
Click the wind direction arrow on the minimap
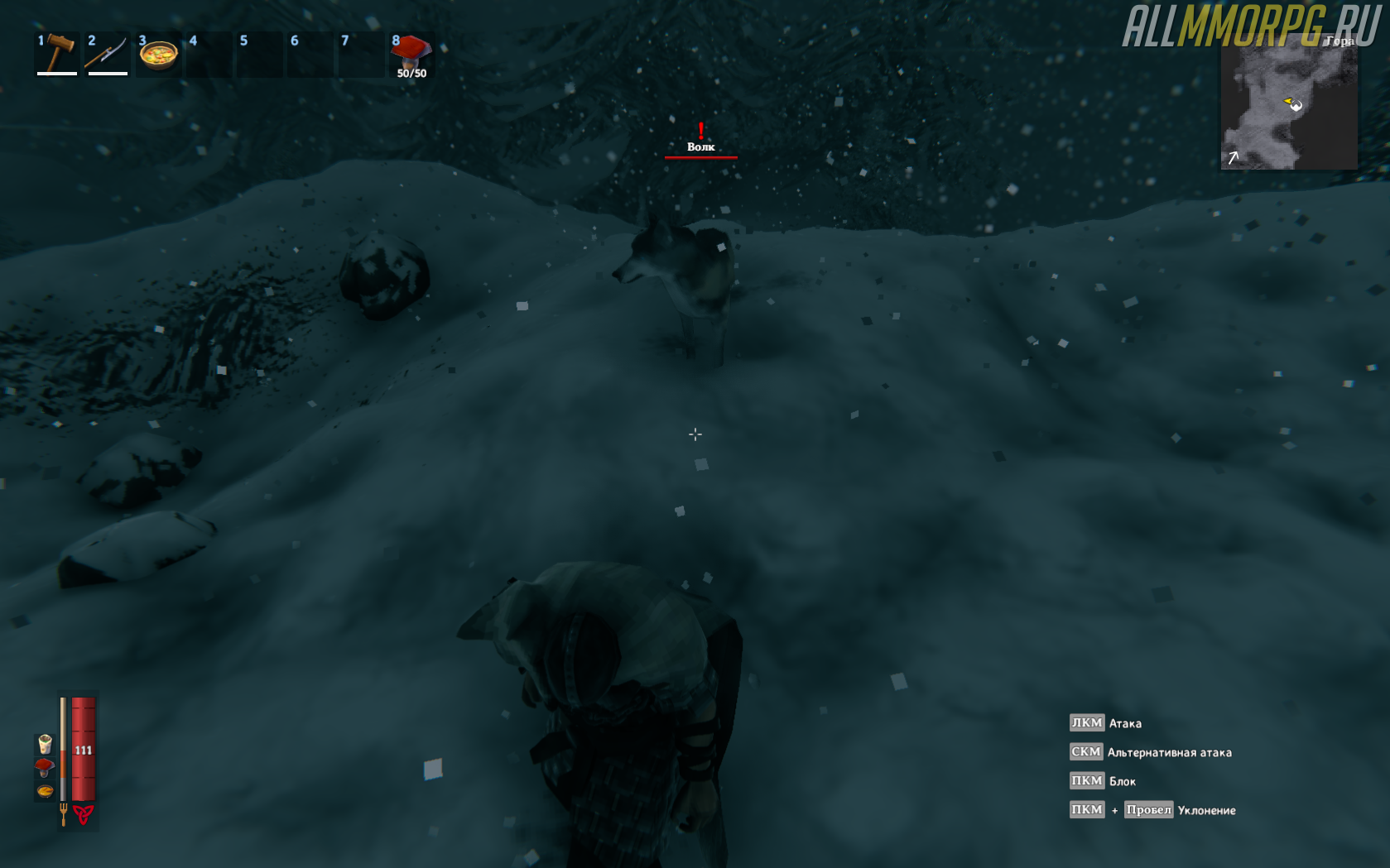(x=1234, y=157)
